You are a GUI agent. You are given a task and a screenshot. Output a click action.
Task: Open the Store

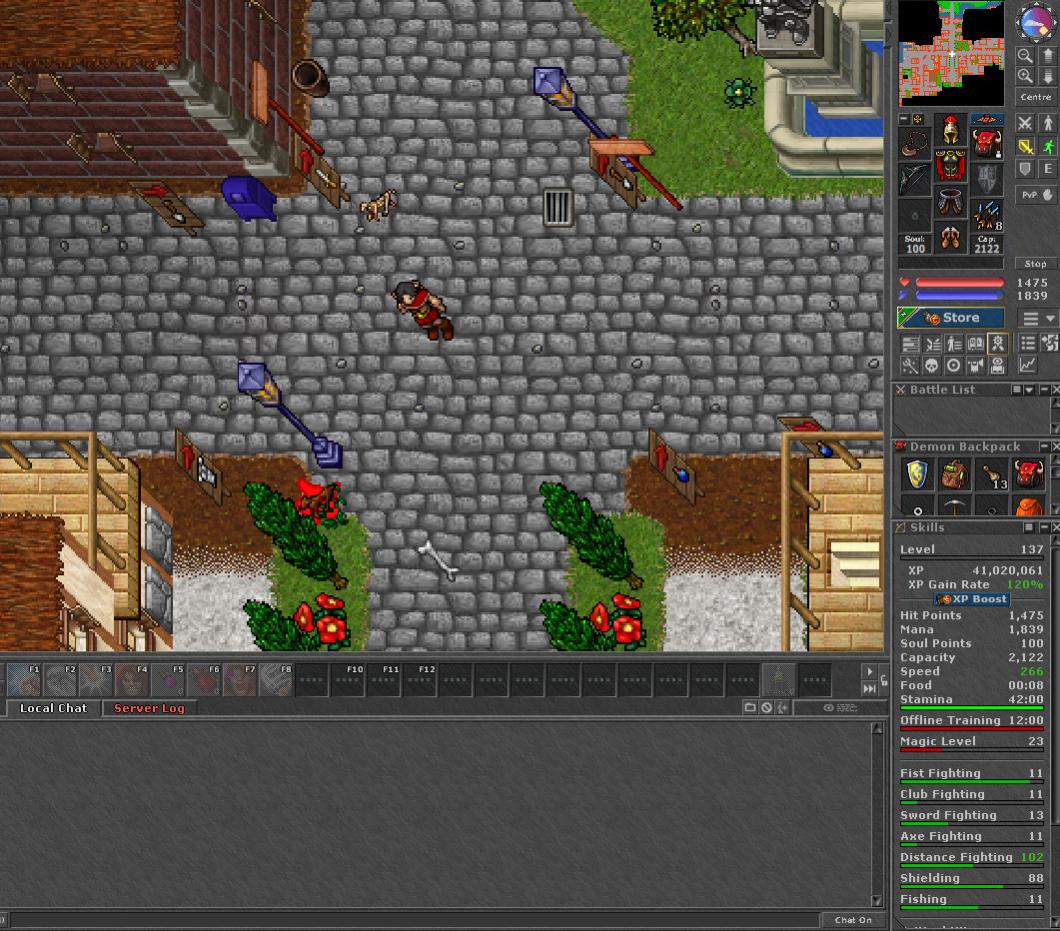[951, 318]
